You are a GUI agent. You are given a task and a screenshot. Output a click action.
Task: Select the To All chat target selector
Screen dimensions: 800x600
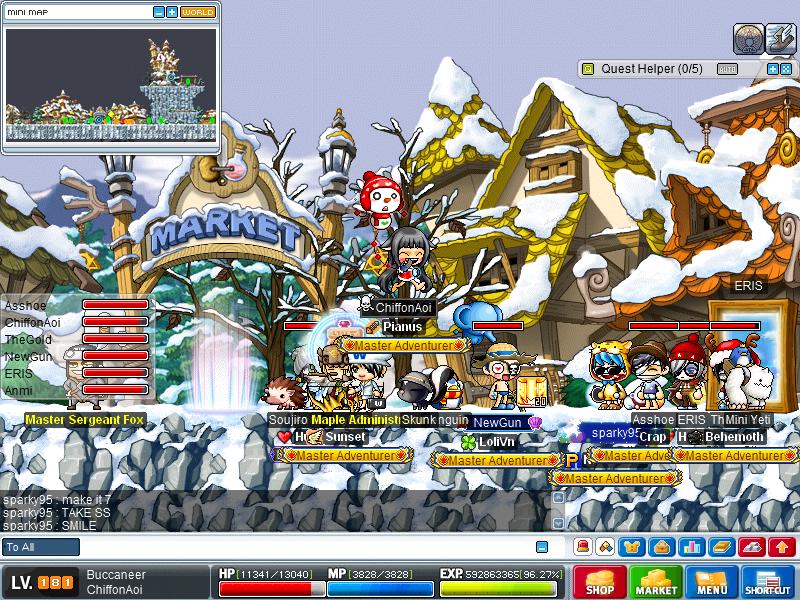(41, 547)
